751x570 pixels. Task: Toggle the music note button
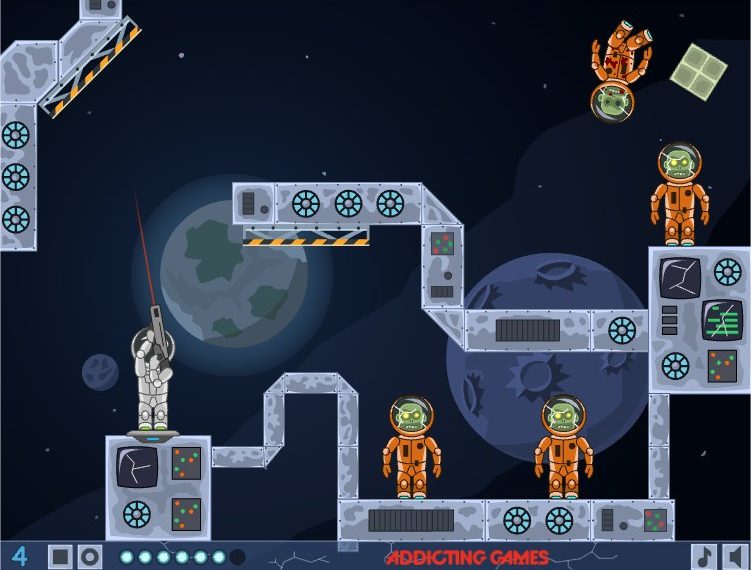click(704, 556)
